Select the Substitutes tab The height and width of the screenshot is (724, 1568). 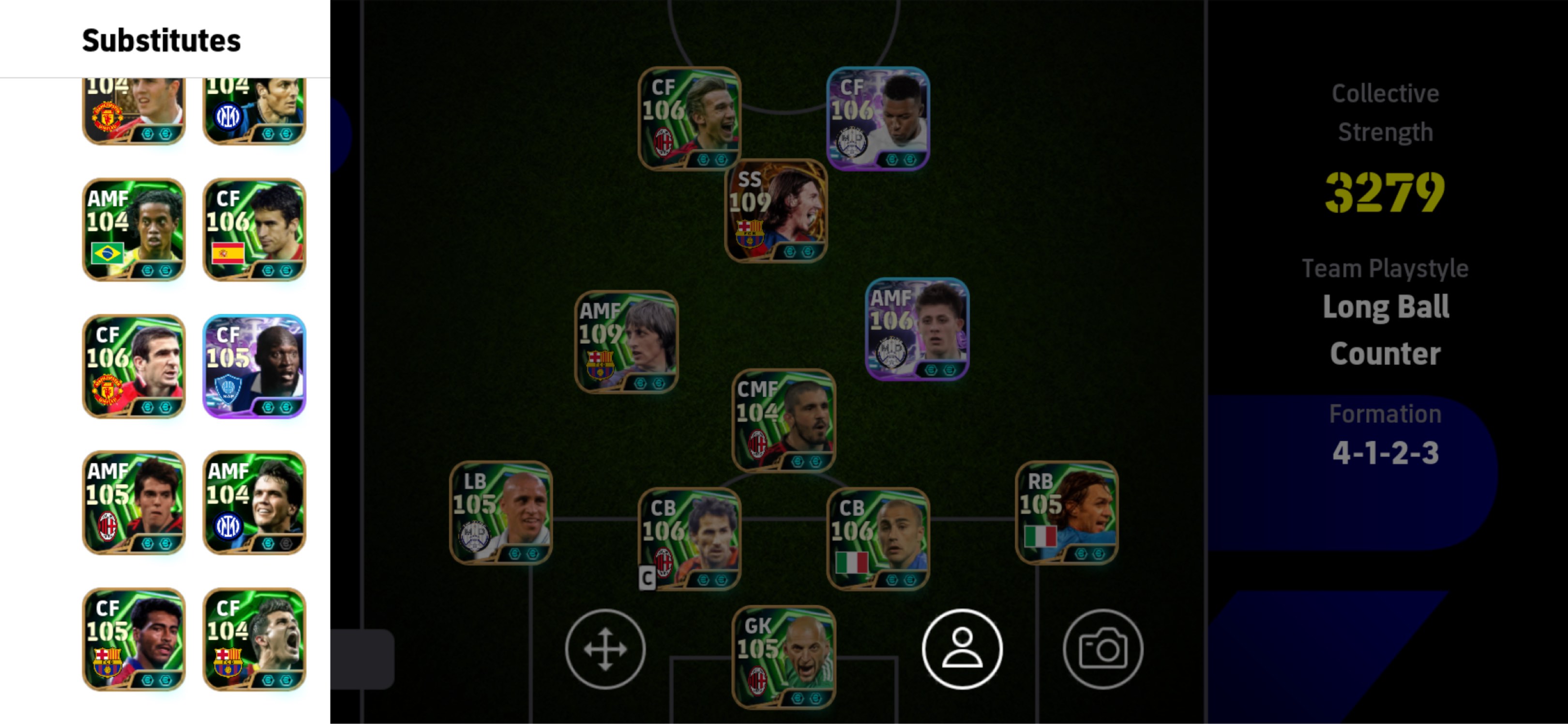[x=160, y=41]
